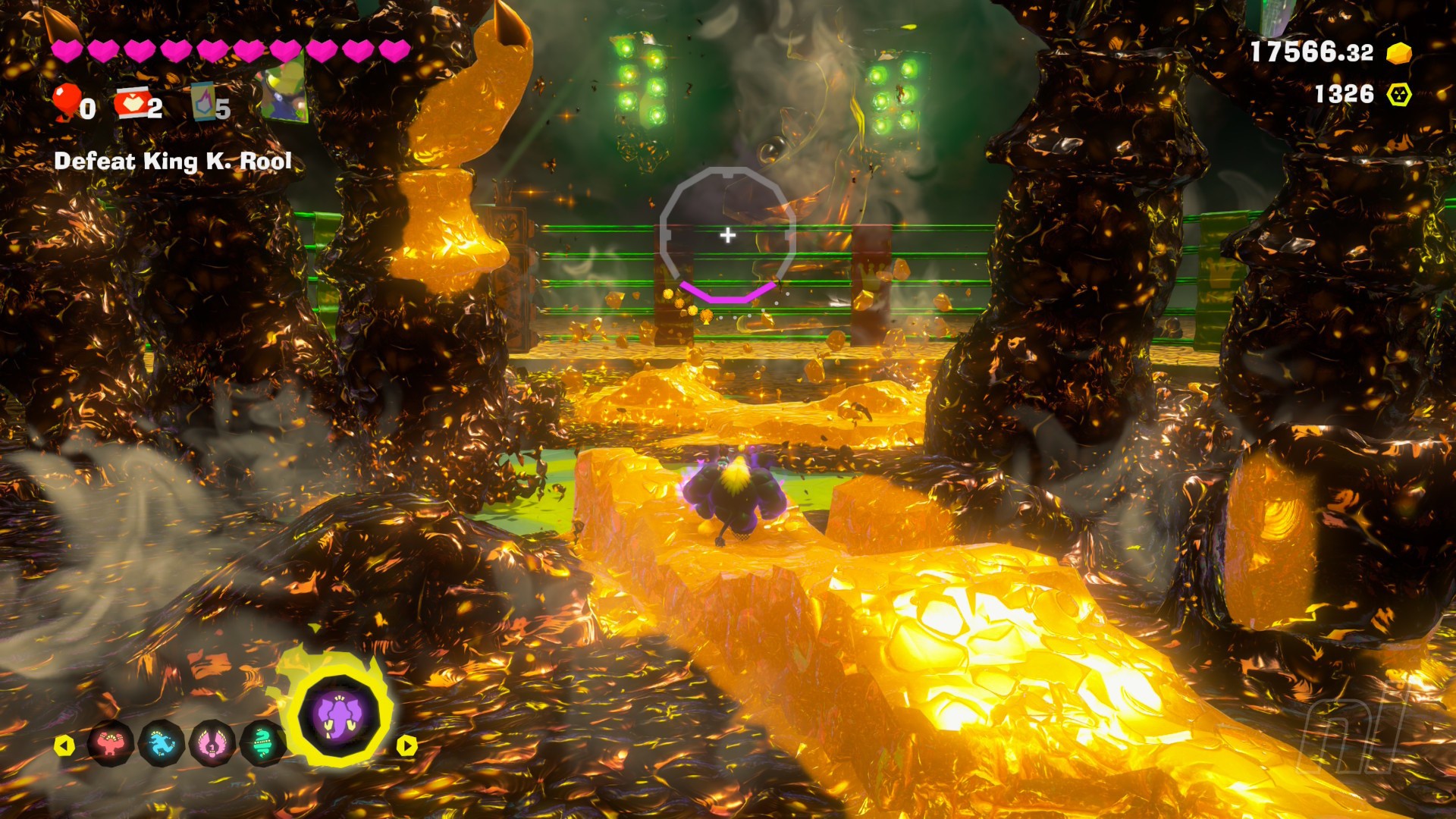1456x819 pixels.
Task: Cycle transformations with the left yellow arrow
Action: [x=64, y=745]
